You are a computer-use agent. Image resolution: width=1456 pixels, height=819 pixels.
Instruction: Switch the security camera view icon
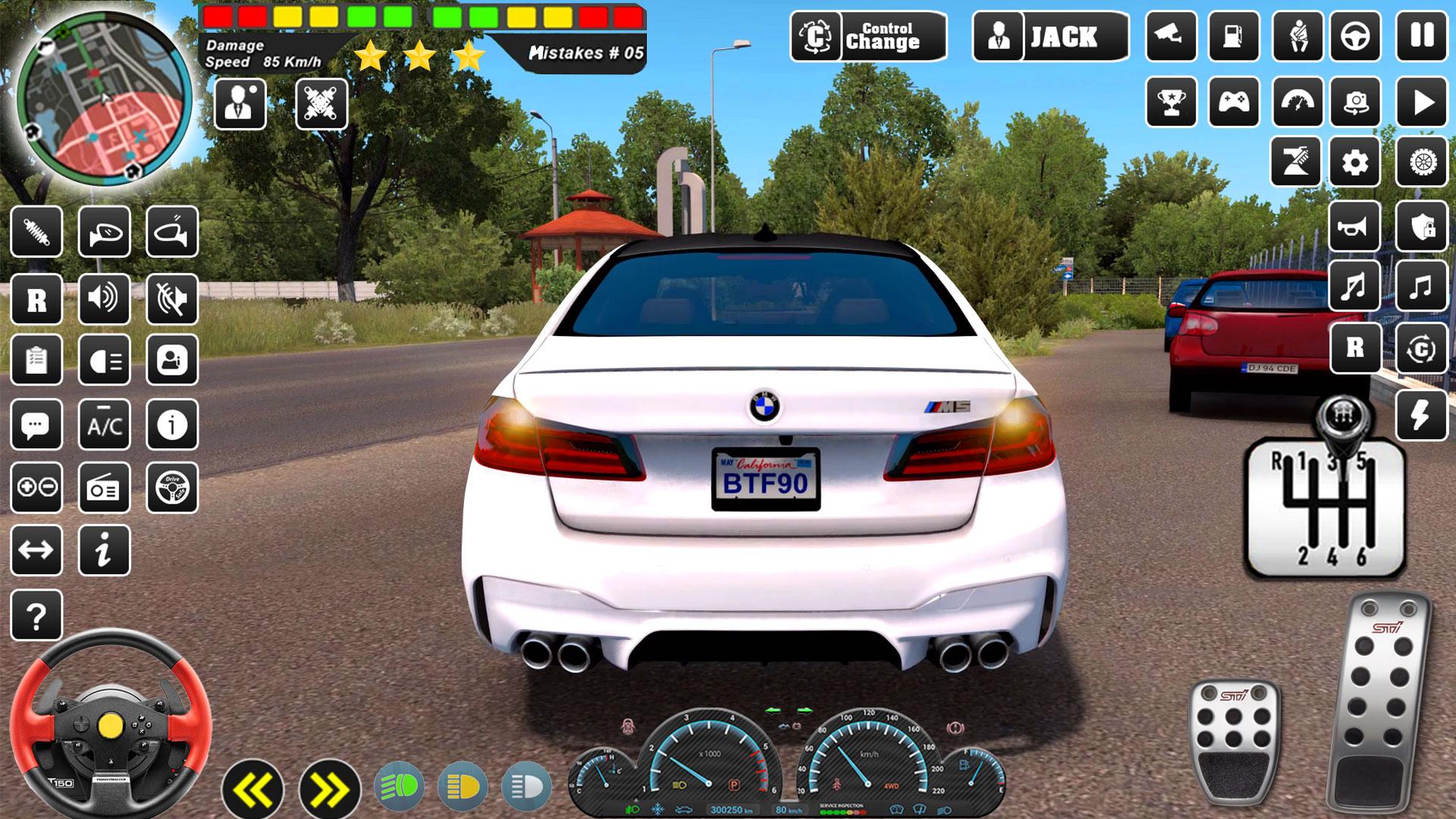click(1171, 36)
